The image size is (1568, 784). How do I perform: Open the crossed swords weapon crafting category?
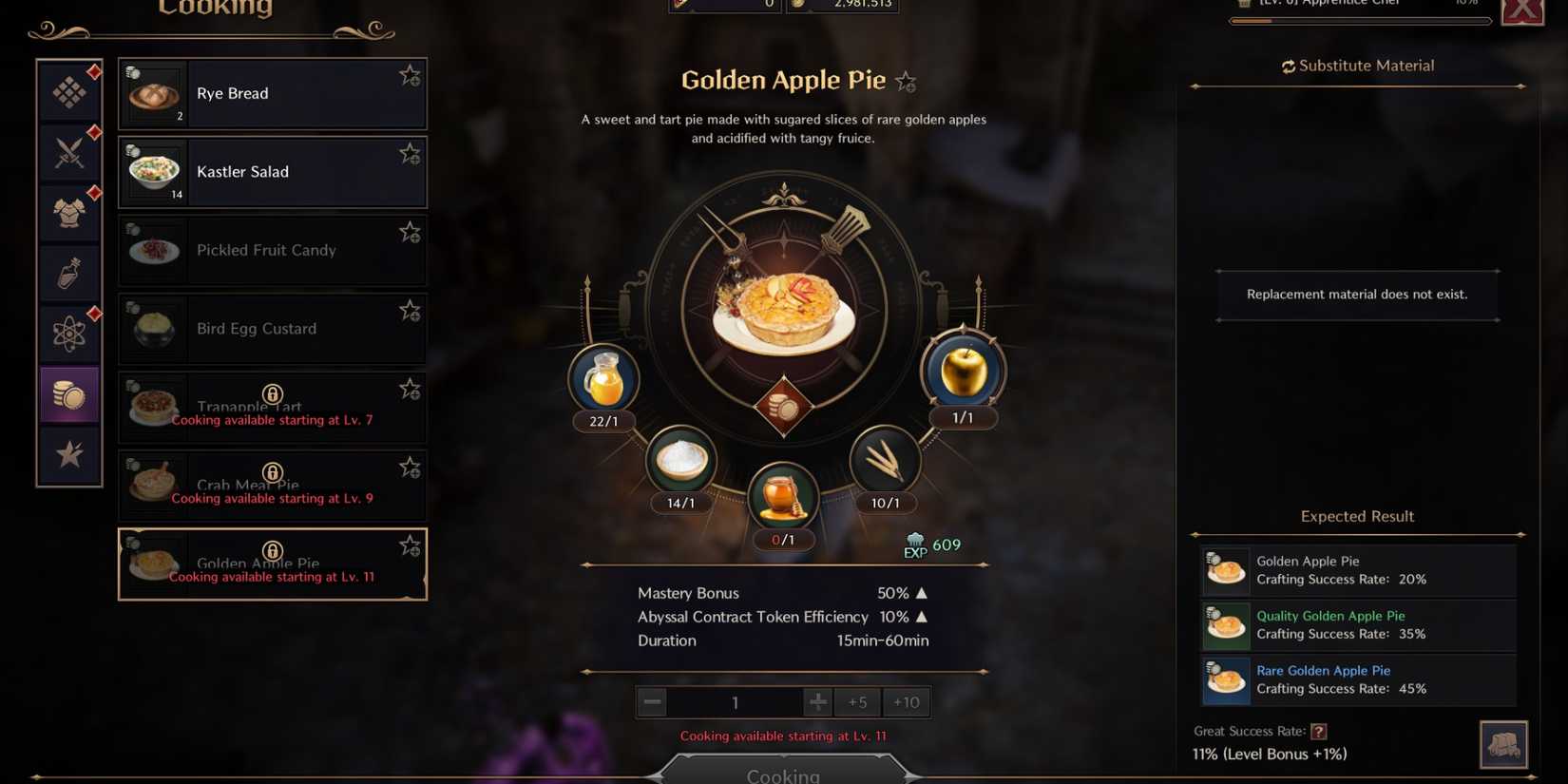(x=68, y=150)
